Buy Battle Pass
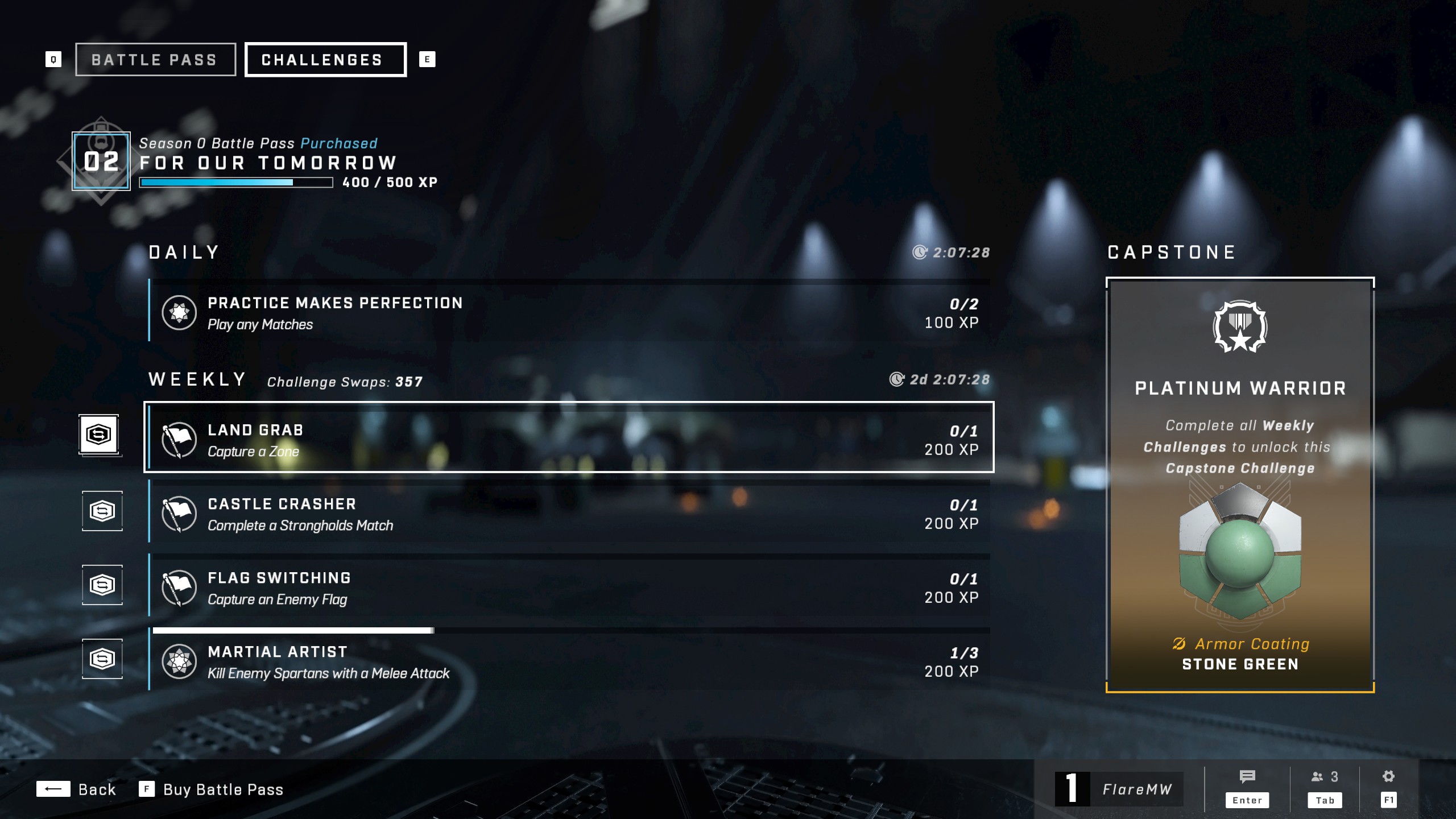The image size is (1456, 819). (212, 789)
